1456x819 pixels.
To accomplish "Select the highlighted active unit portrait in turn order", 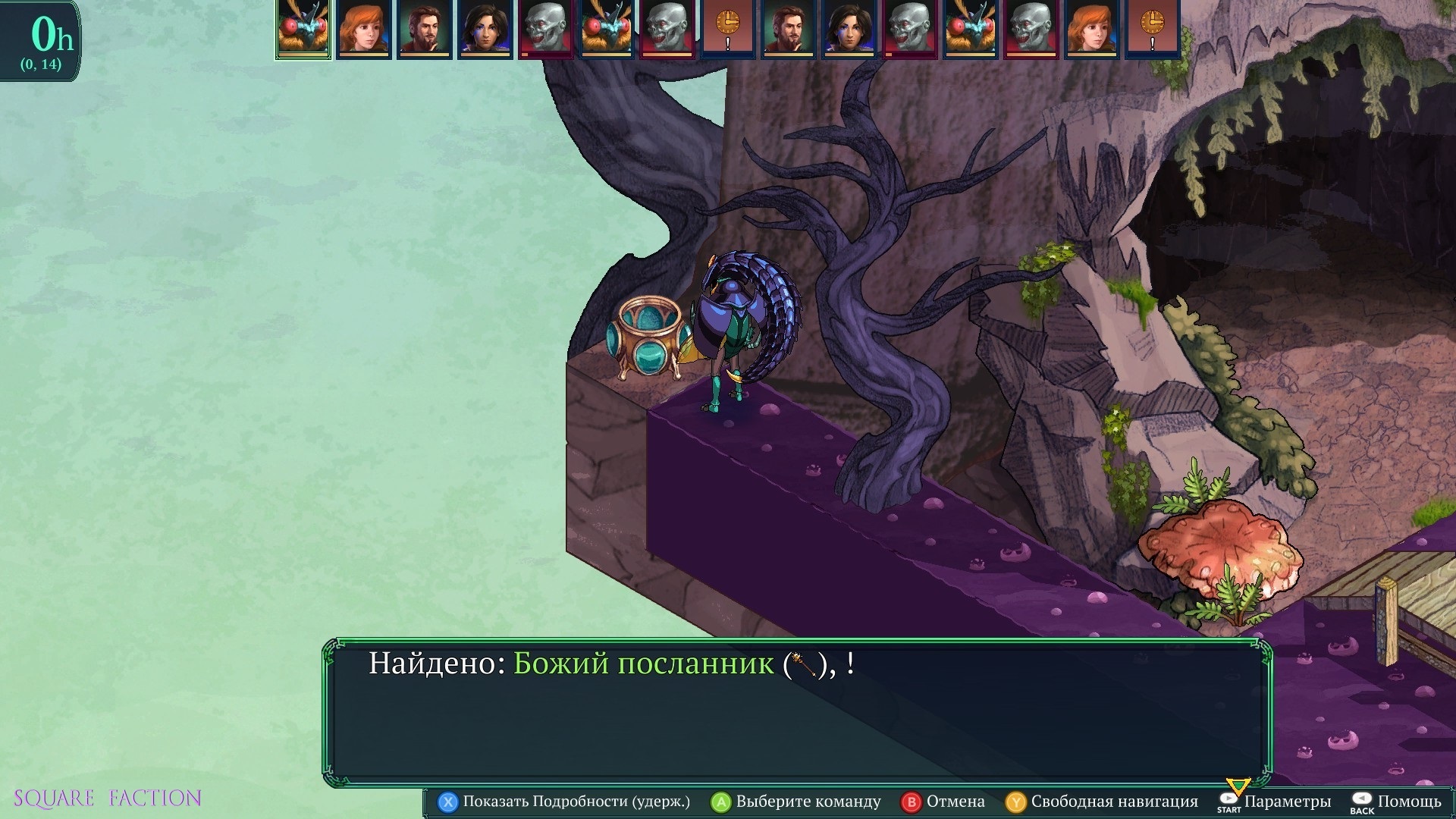I will [303, 29].
